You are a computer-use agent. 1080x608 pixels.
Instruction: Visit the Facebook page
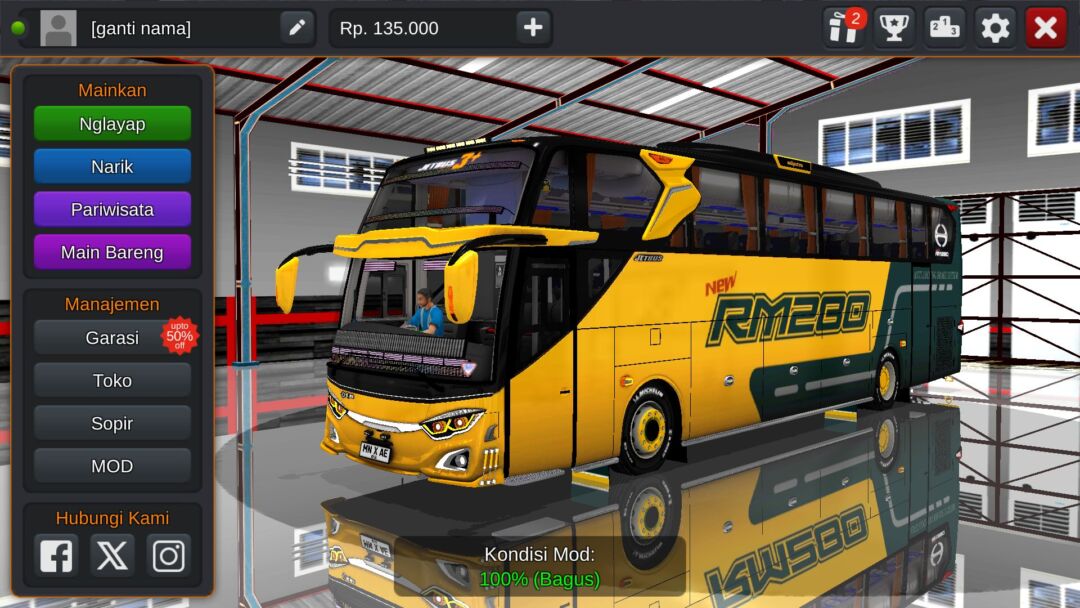pyautogui.click(x=56, y=555)
